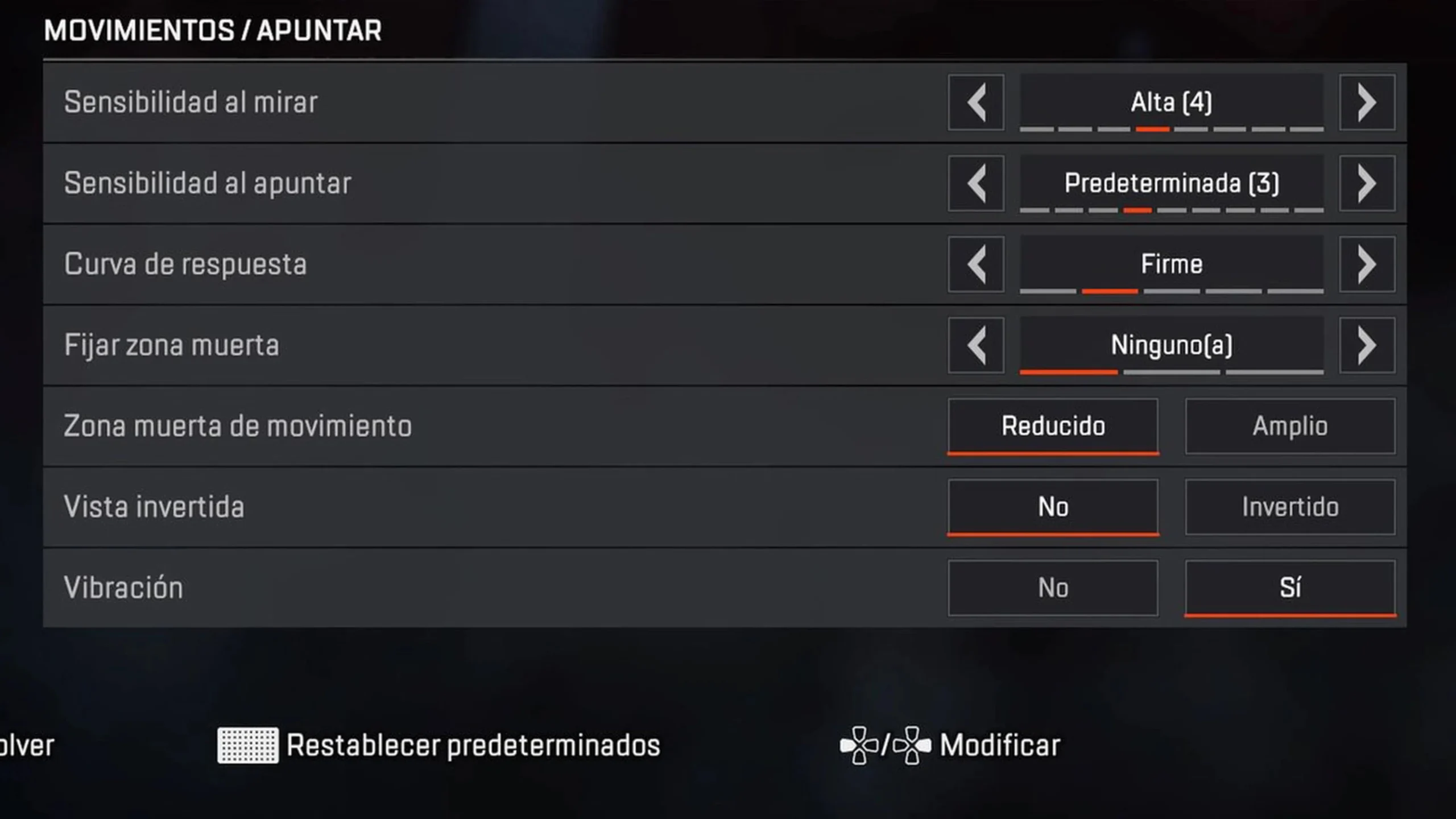The image size is (1456, 819).
Task: Click the left arrow for Fijar zona muerta
Action: (x=976, y=345)
